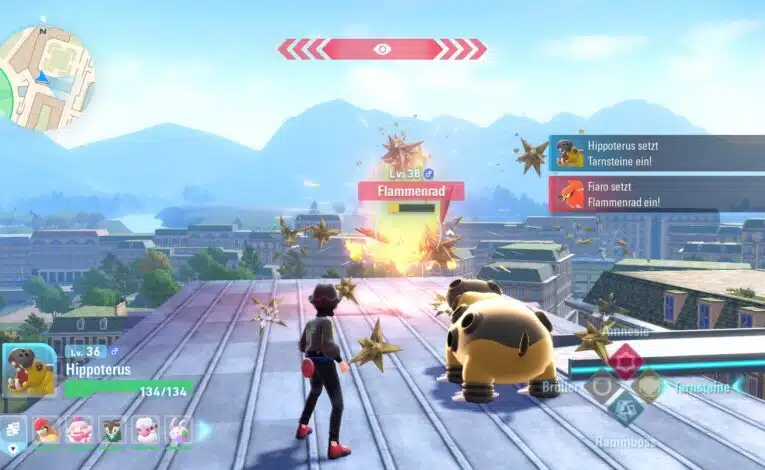Select the Amnesie move diamond
The width and height of the screenshot is (765, 470).
point(626,360)
